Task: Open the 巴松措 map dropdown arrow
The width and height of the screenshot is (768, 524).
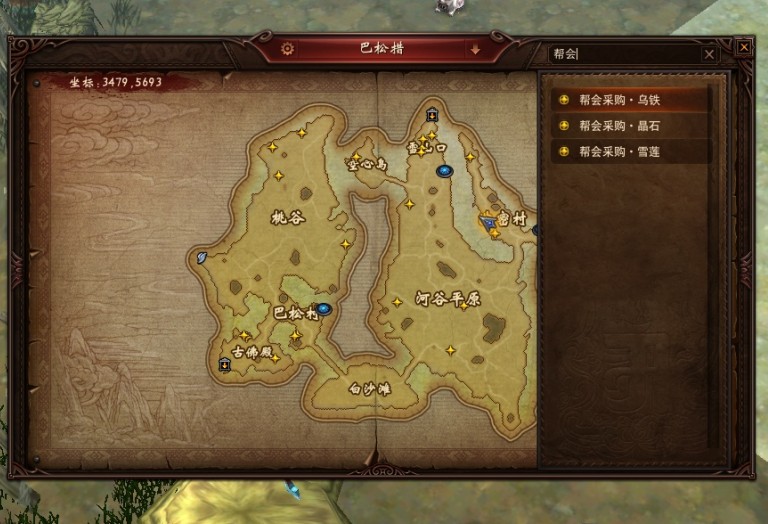Action: (x=475, y=48)
